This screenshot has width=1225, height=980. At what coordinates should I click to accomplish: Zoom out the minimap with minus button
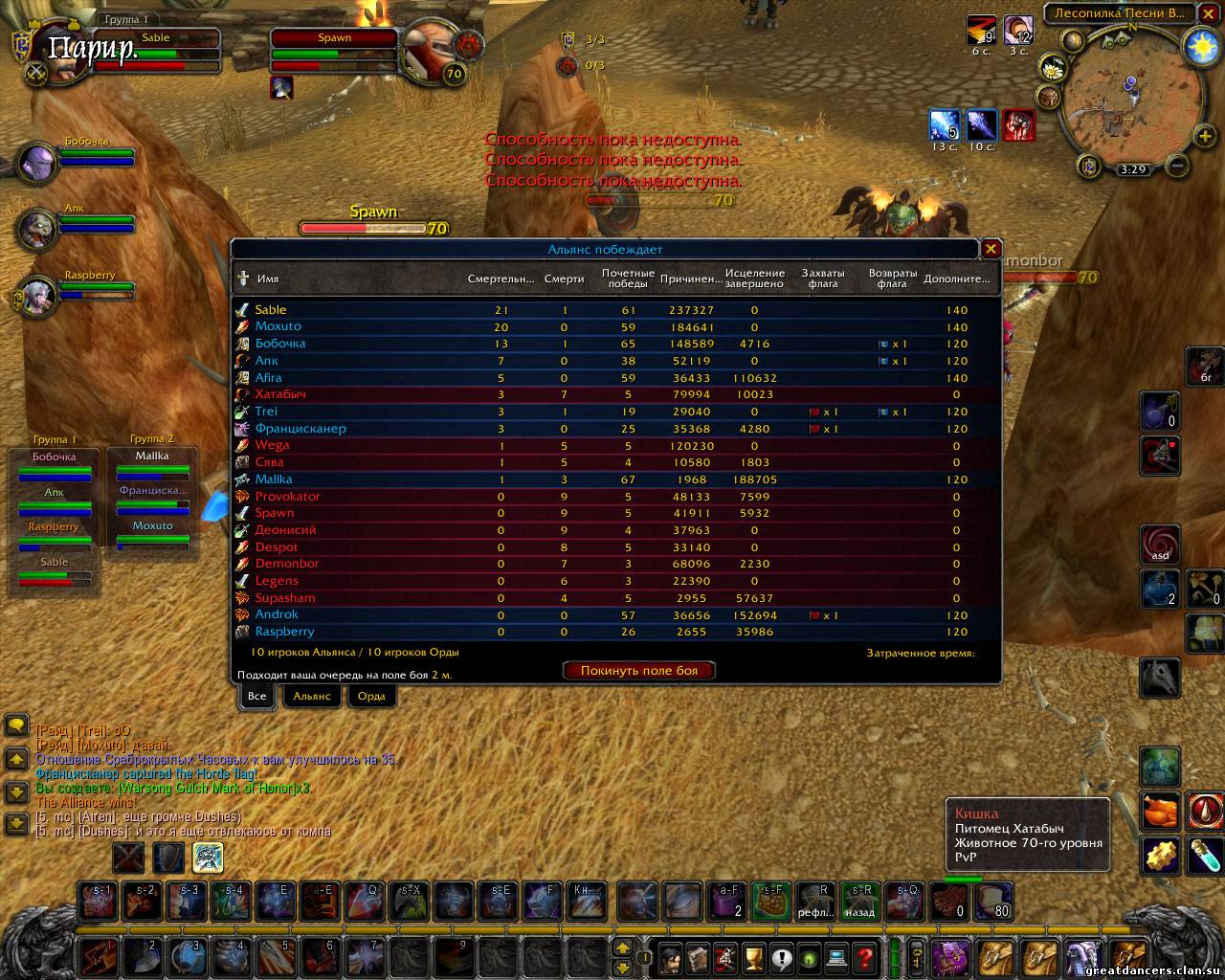pyautogui.click(x=1179, y=166)
